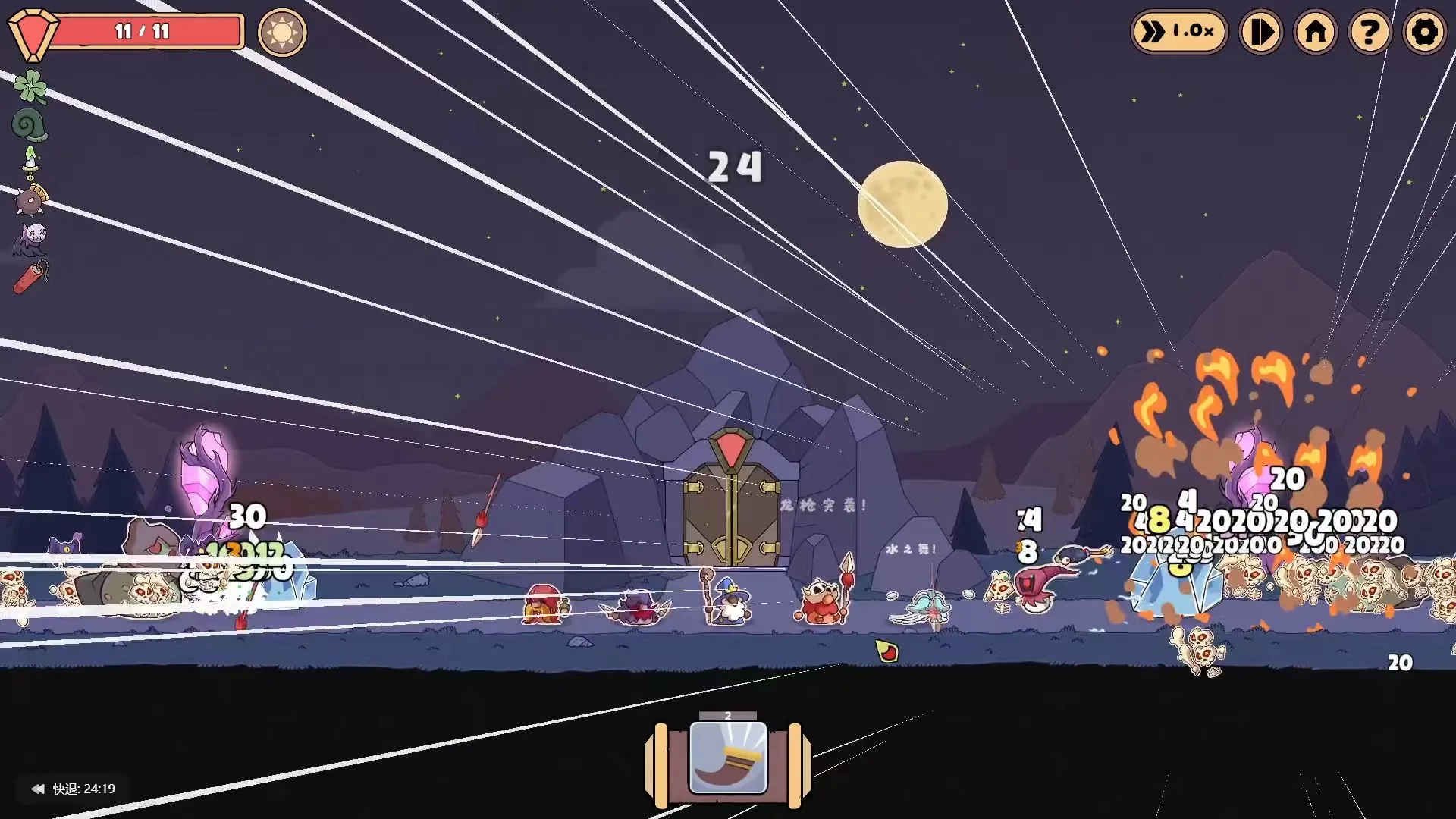View the purple ghost cat relic
The width and height of the screenshot is (1456, 819).
point(31,238)
